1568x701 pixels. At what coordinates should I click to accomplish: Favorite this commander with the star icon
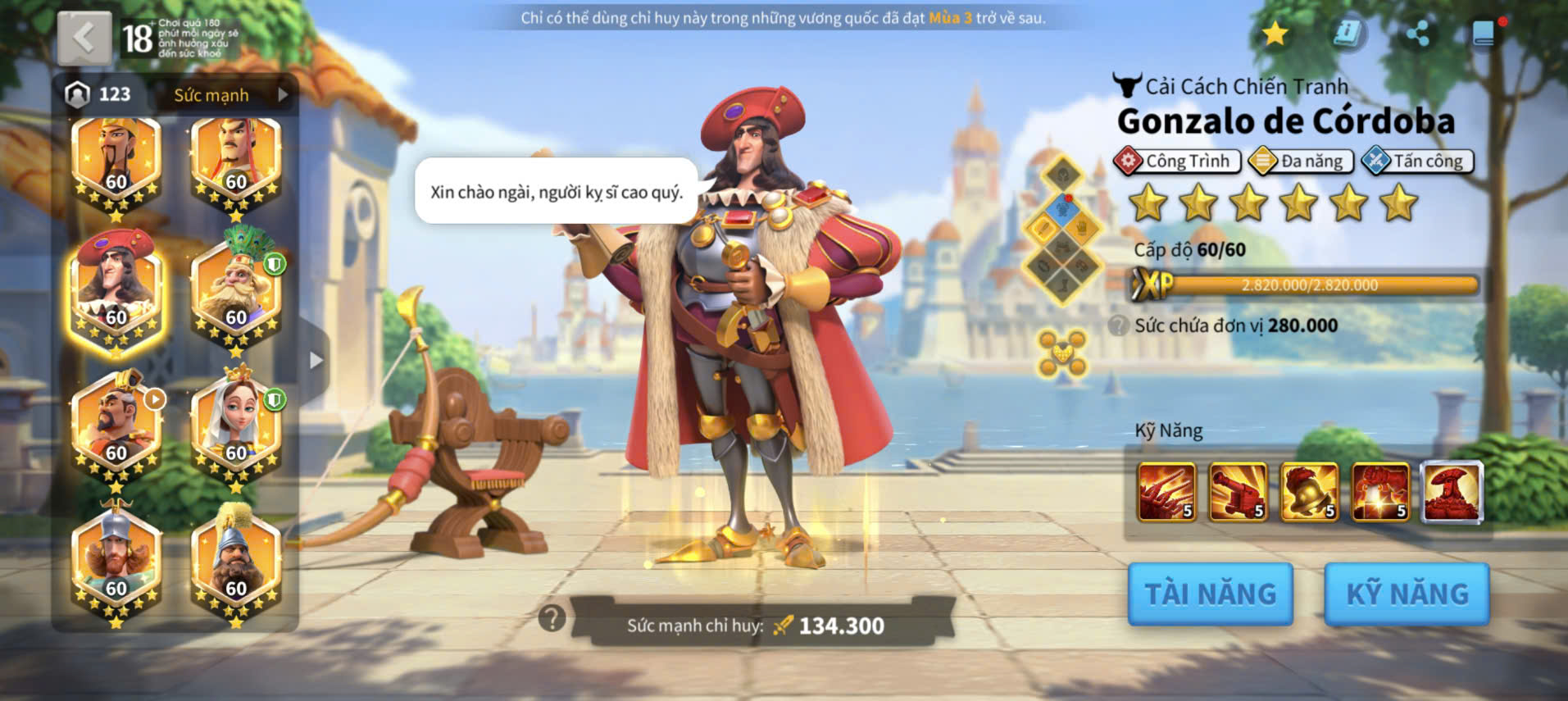click(1275, 34)
